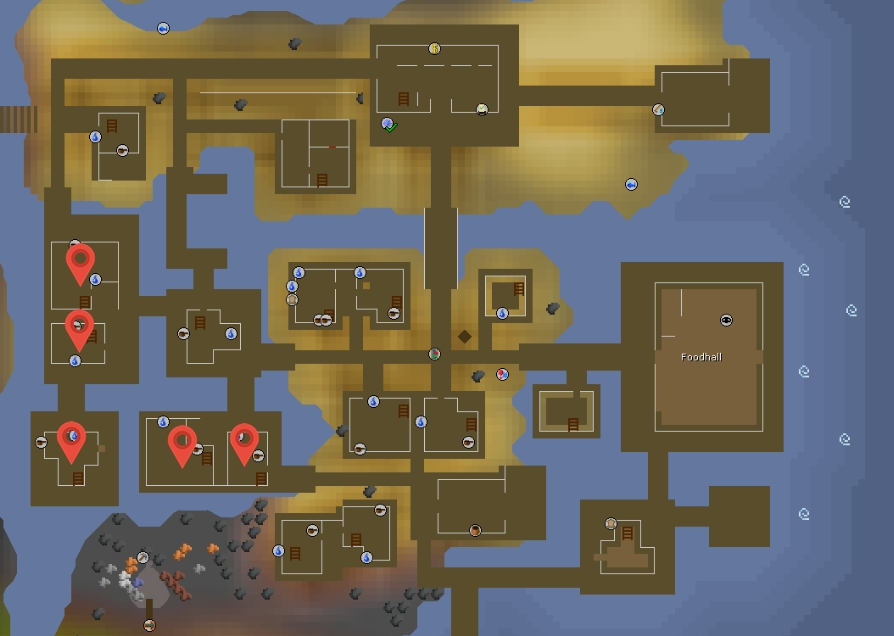The image size is (894, 636).
Task: Click the orange and blue feather icon
Action: [x=658, y=110]
